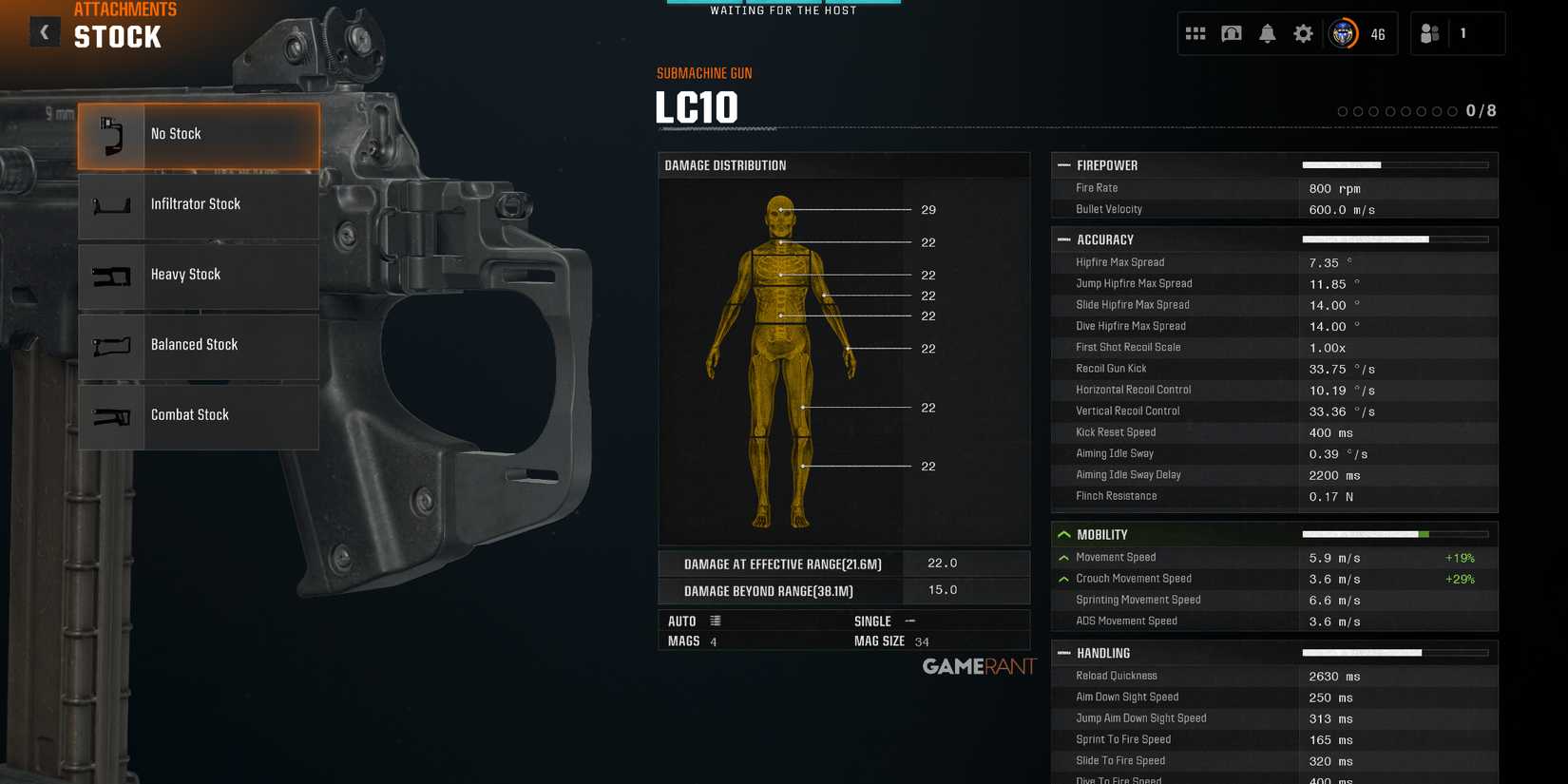Select the No Stock attachment icon
The image size is (1568, 784).
tap(111, 136)
